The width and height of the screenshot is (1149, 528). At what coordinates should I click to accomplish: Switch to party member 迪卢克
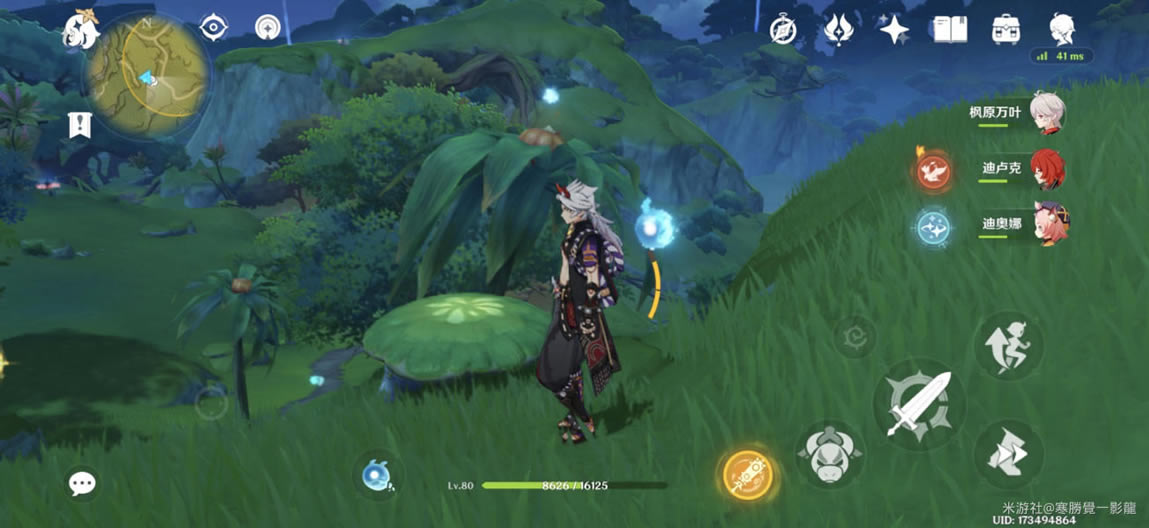(1046, 169)
